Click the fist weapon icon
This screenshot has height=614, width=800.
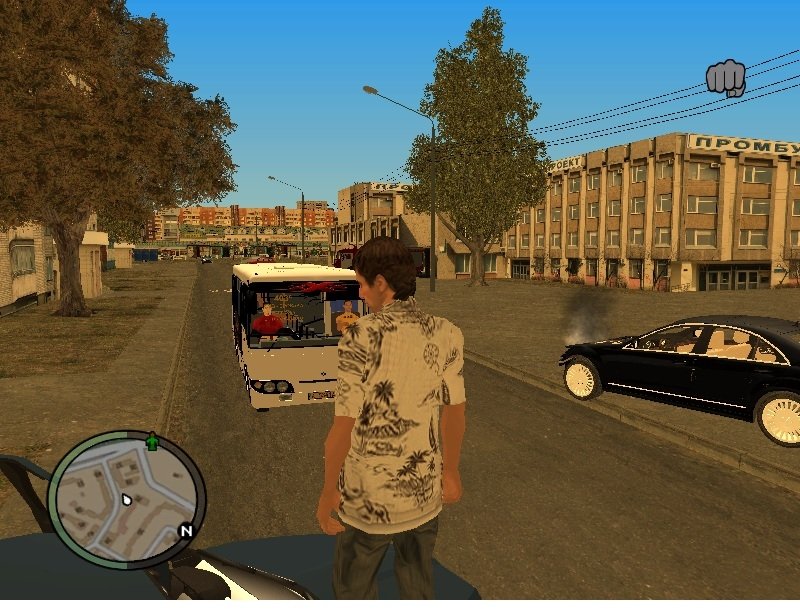pyautogui.click(x=726, y=78)
